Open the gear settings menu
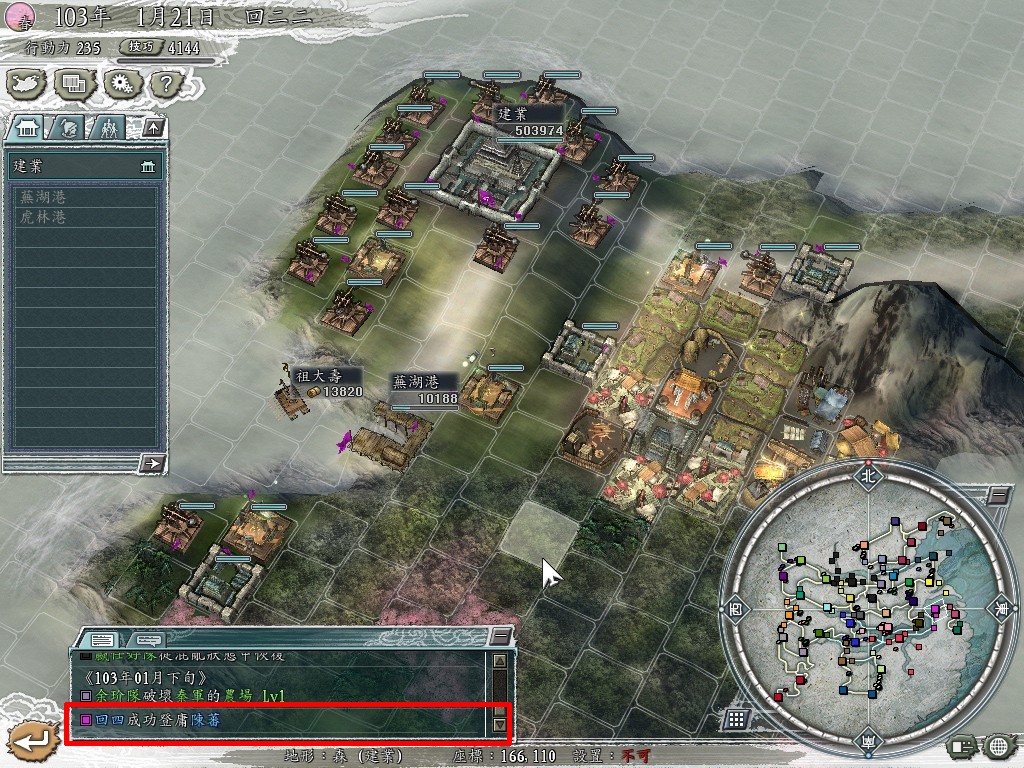The width and height of the screenshot is (1024, 768). click(x=120, y=85)
